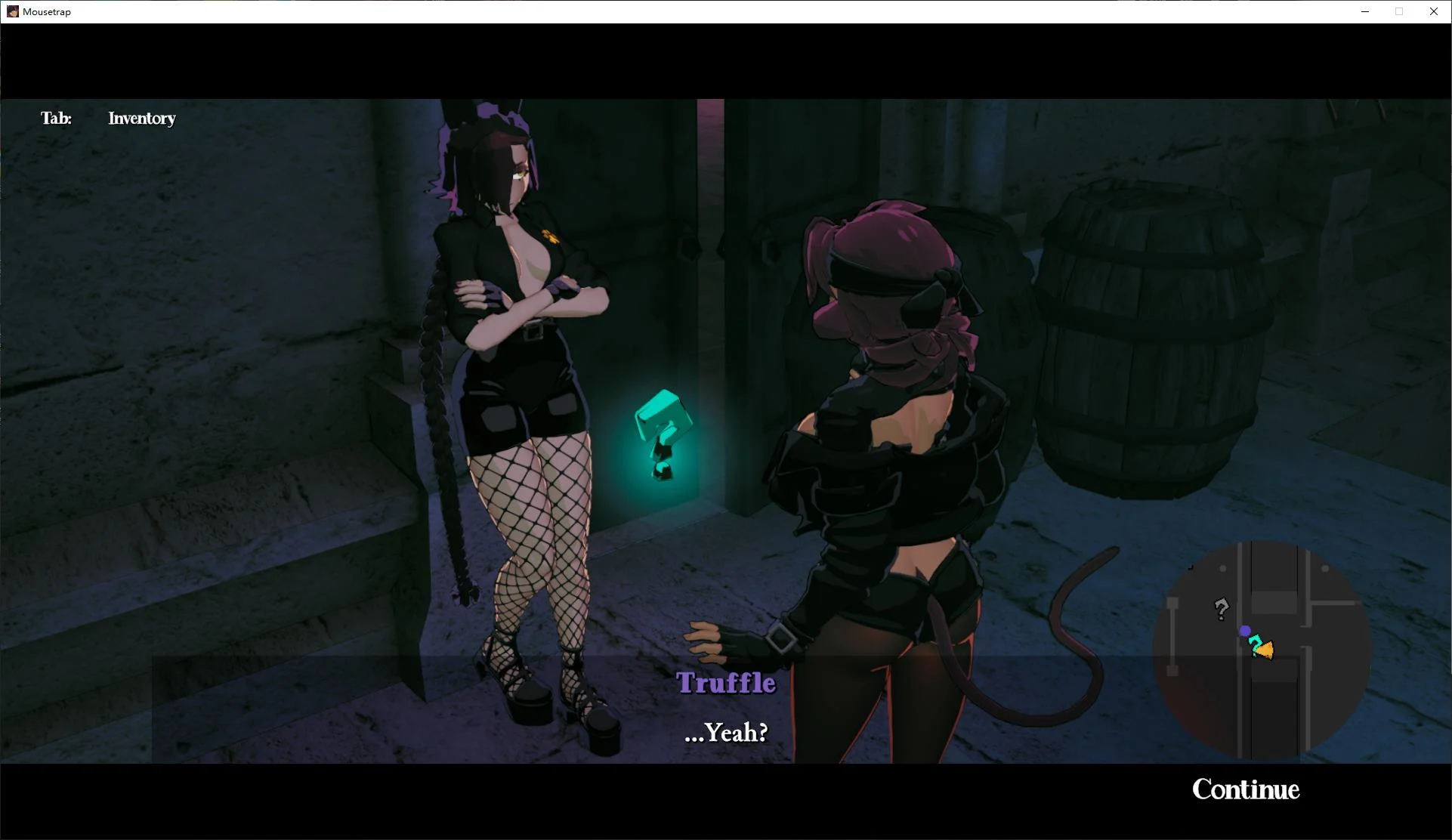Image resolution: width=1452 pixels, height=840 pixels.
Task: Select the gray question mark icon on the minimap
Action: pos(1222,610)
